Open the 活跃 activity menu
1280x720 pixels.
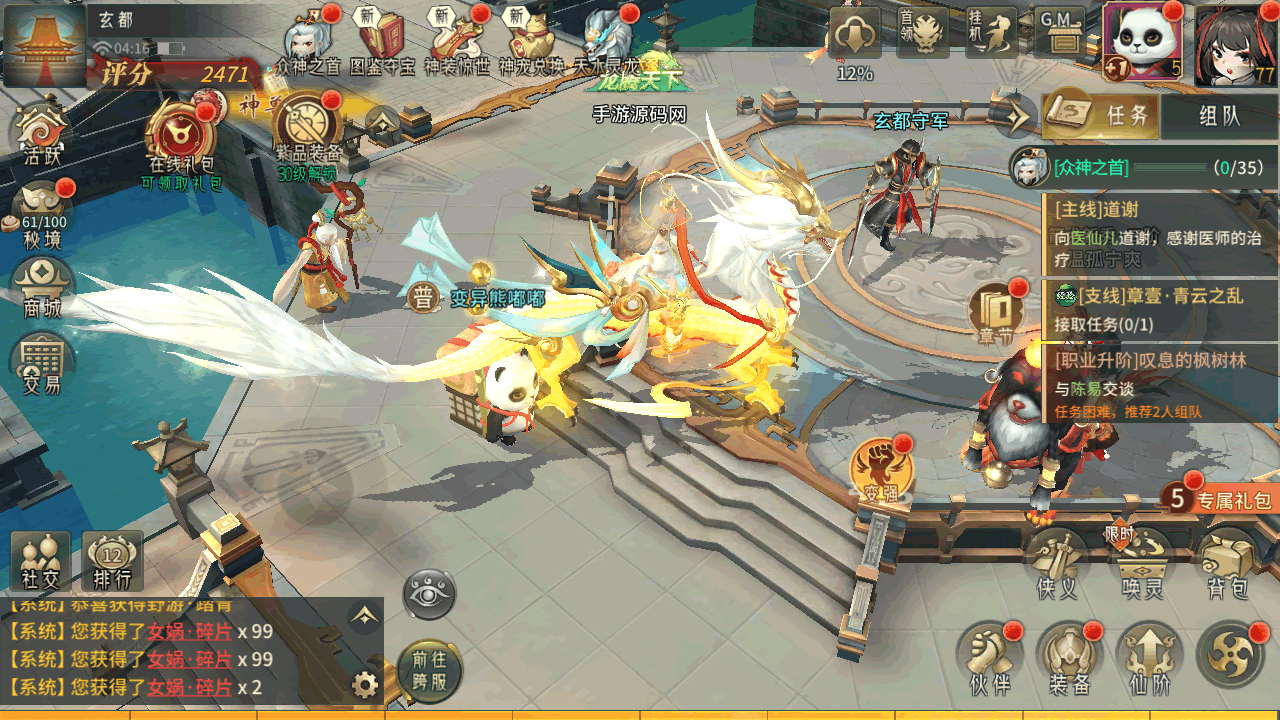click(43, 134)
